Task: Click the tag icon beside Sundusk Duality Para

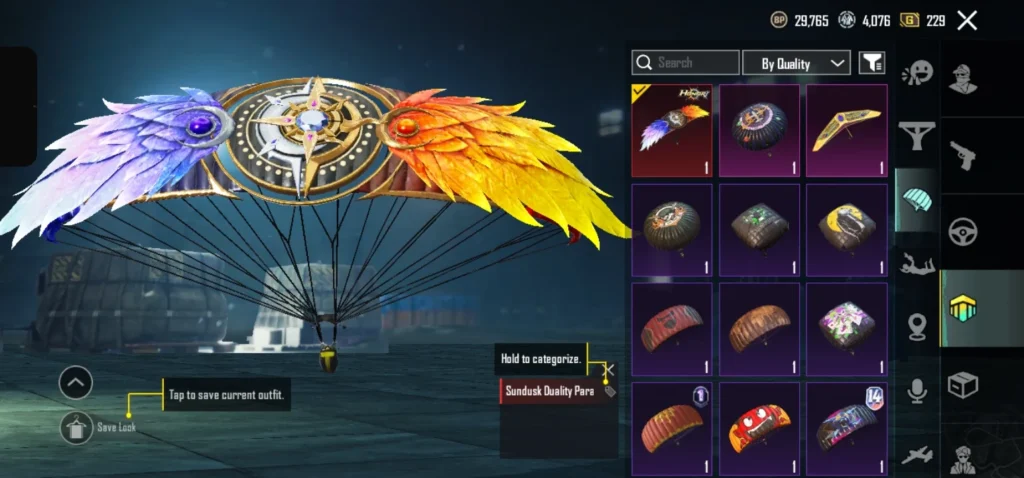Action: (610, 391)
